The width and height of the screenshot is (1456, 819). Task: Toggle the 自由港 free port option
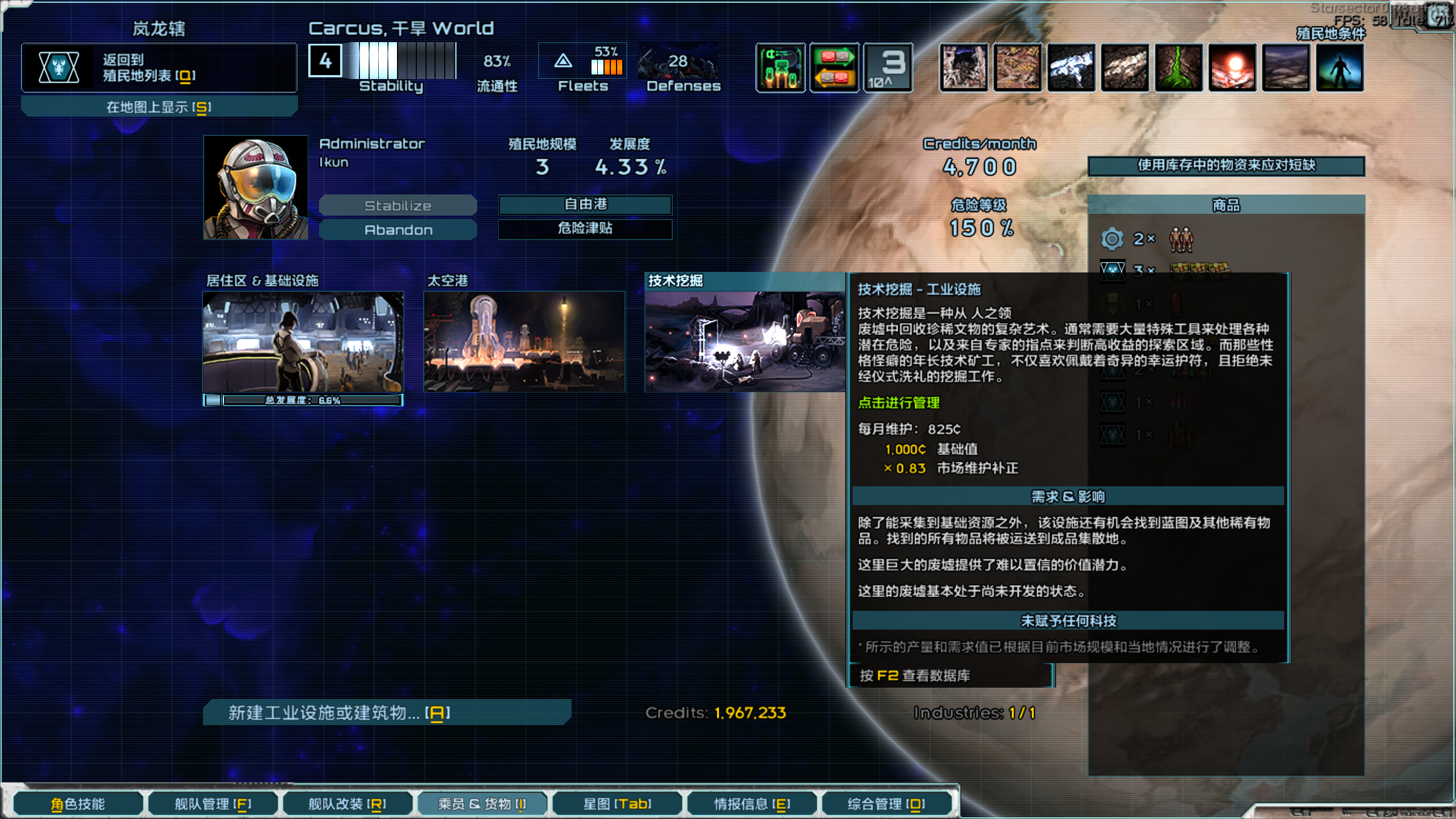coord(584,205)
